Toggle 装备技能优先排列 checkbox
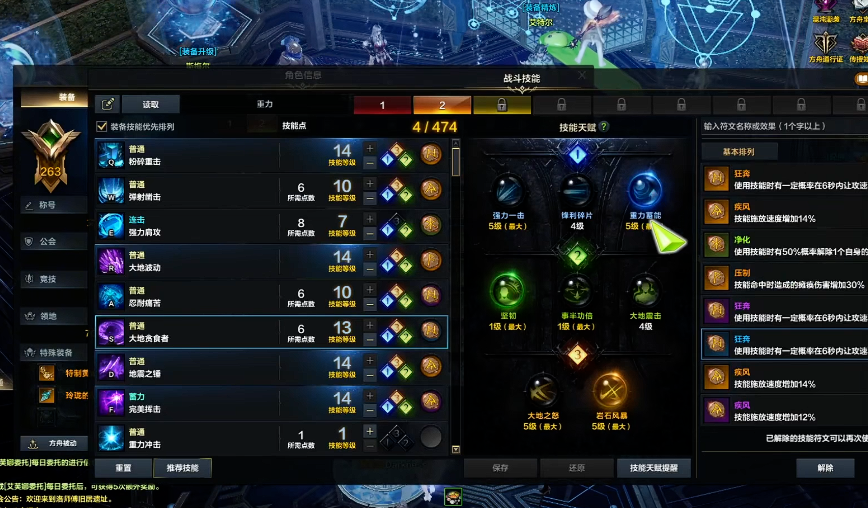 click(102, 127)
